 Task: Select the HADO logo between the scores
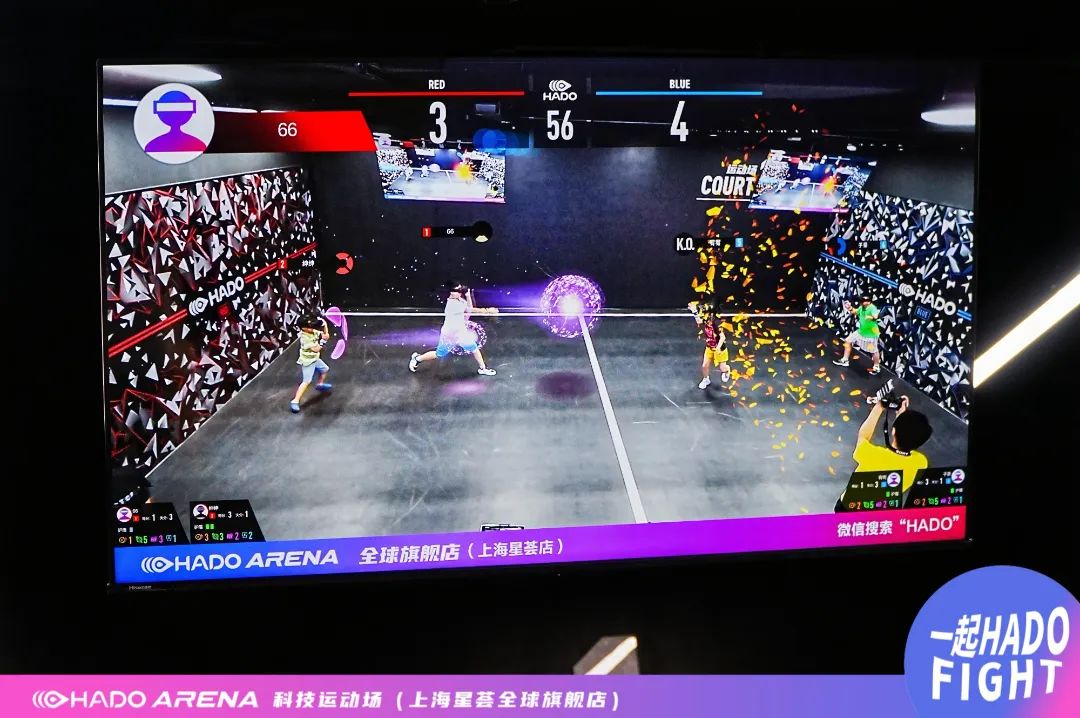(x=560, y=90)
